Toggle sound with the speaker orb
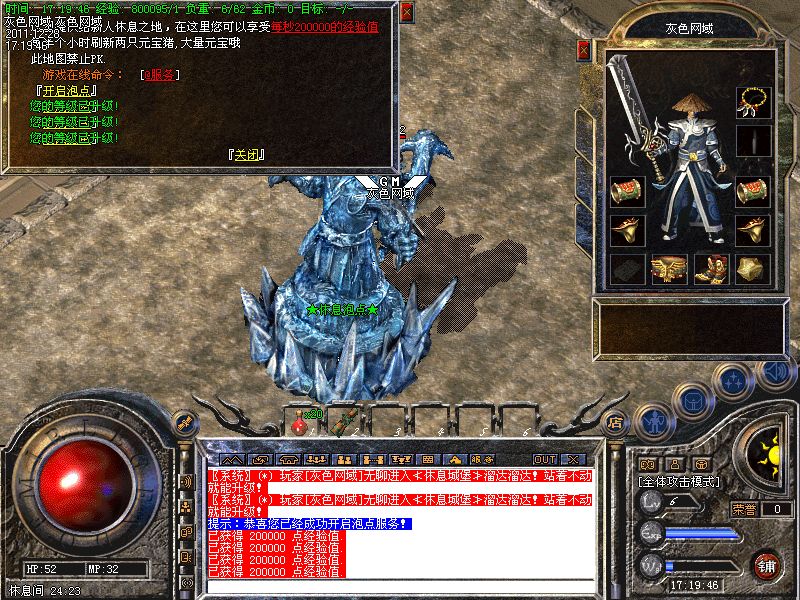 (x=774, y=372)
